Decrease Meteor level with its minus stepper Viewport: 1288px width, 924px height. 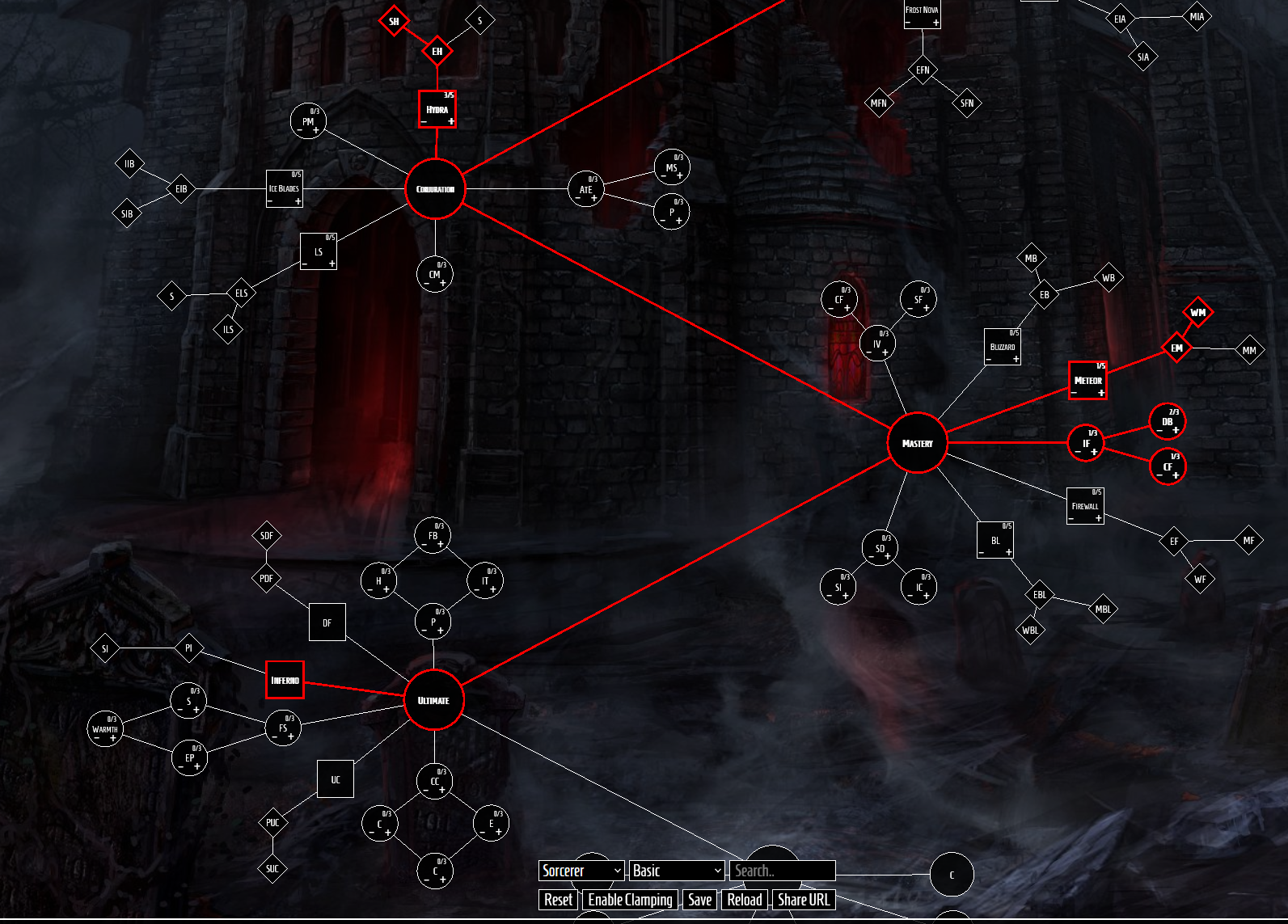[1075, 392]
